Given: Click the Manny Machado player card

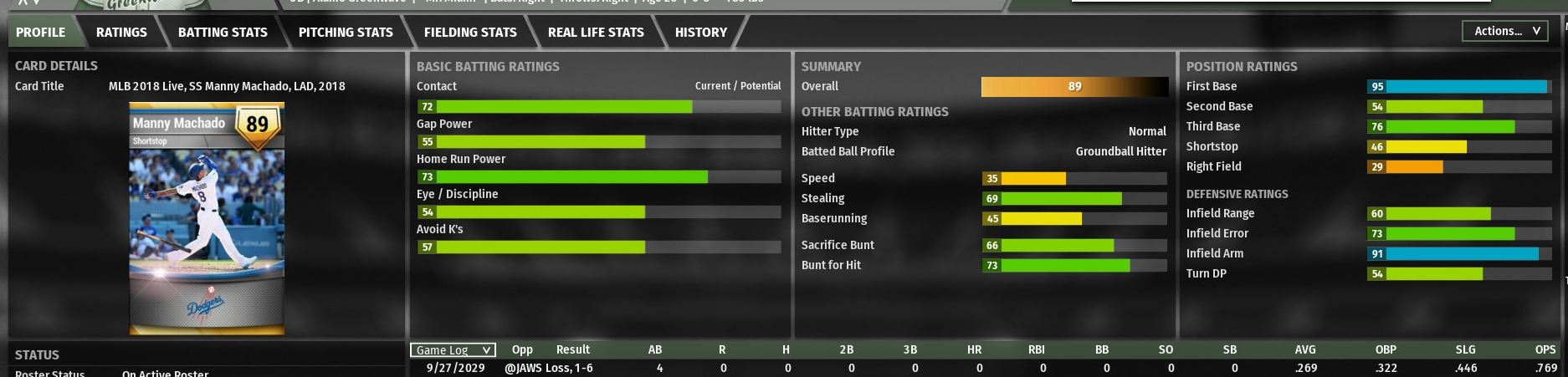Looking at the screenshot, I should click(207, 218).
